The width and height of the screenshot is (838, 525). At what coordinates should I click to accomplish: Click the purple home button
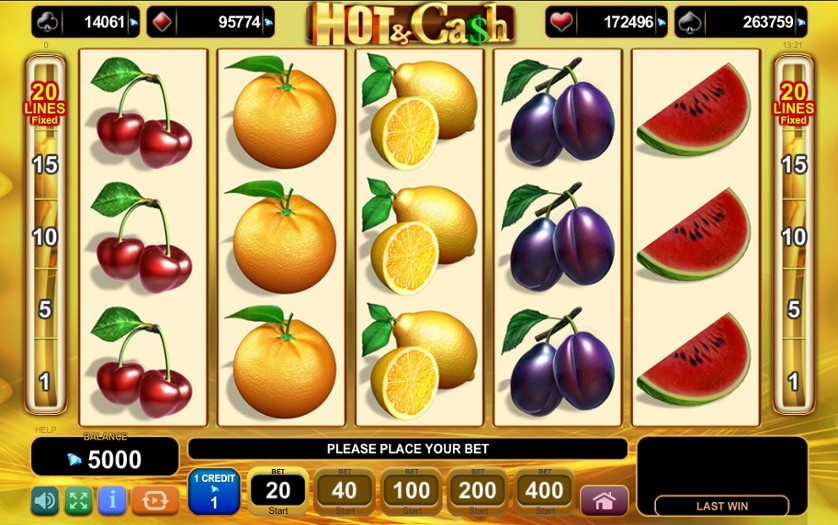pyautogui.click(x=604, y=500)
